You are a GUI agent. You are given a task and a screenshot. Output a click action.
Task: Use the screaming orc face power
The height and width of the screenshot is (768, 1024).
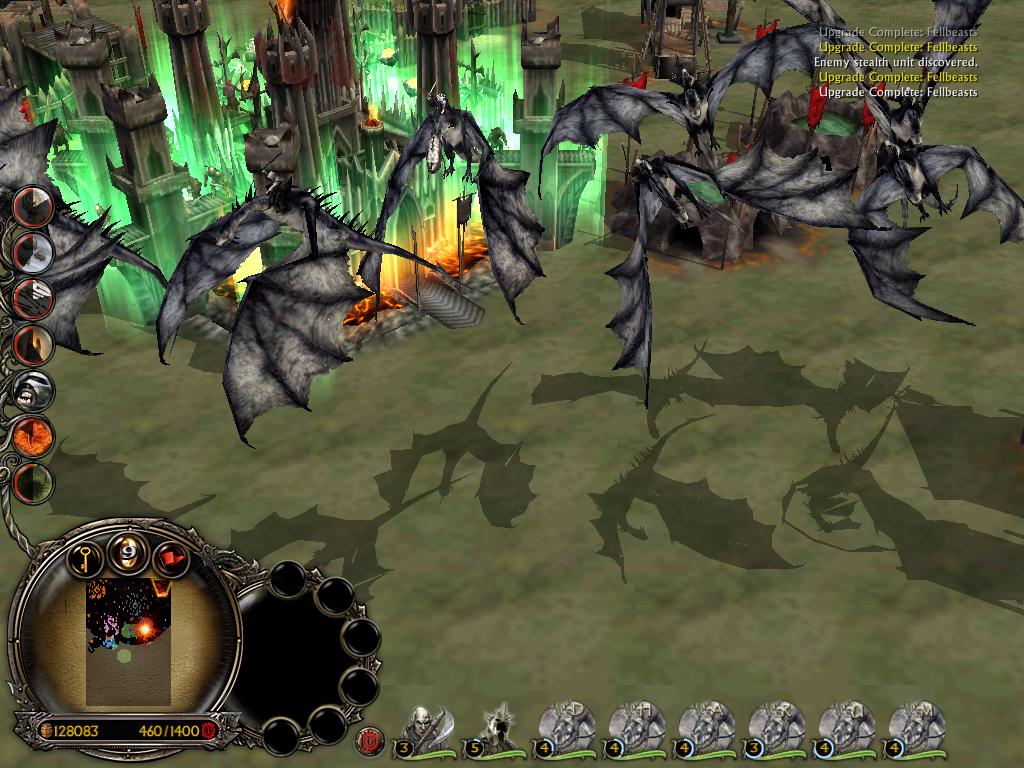(33, 388)
